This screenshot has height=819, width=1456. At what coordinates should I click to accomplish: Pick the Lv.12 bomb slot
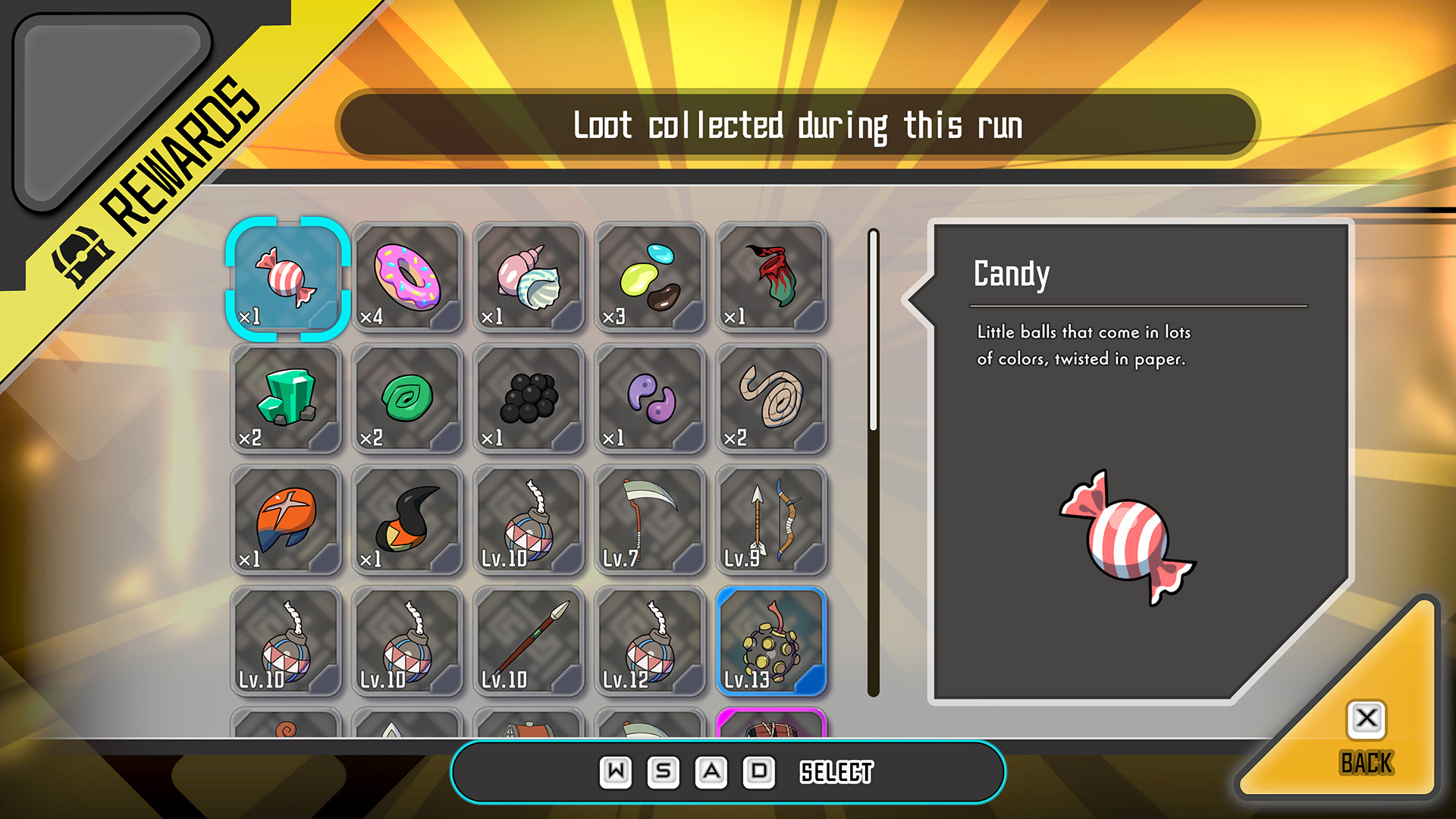[650, 642]
